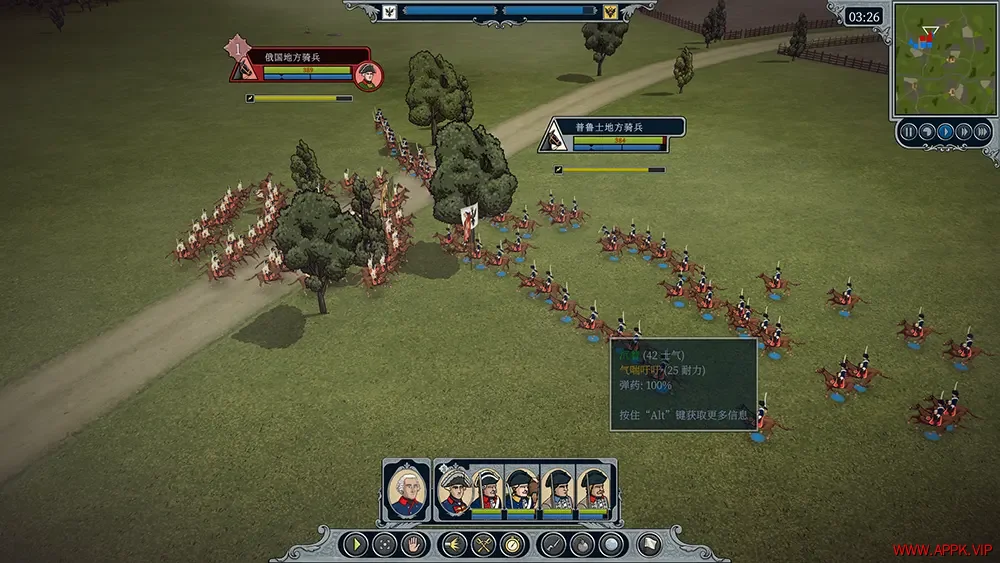Set the game to normal play speed
This screenshot has width=1000, height=563.
tap(945, 131)
